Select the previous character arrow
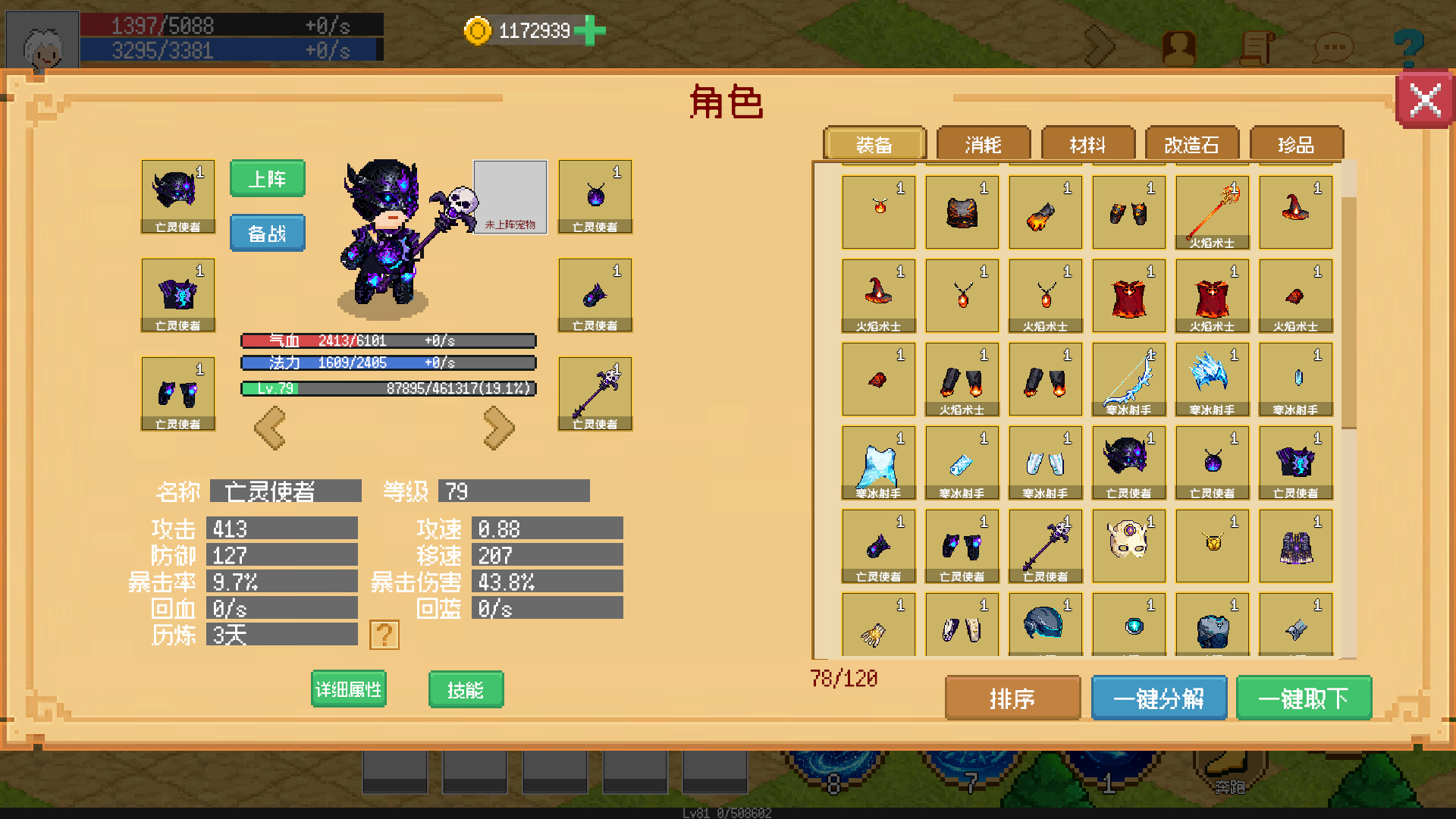Screen dimensions: 1456x819 point(270,428)
